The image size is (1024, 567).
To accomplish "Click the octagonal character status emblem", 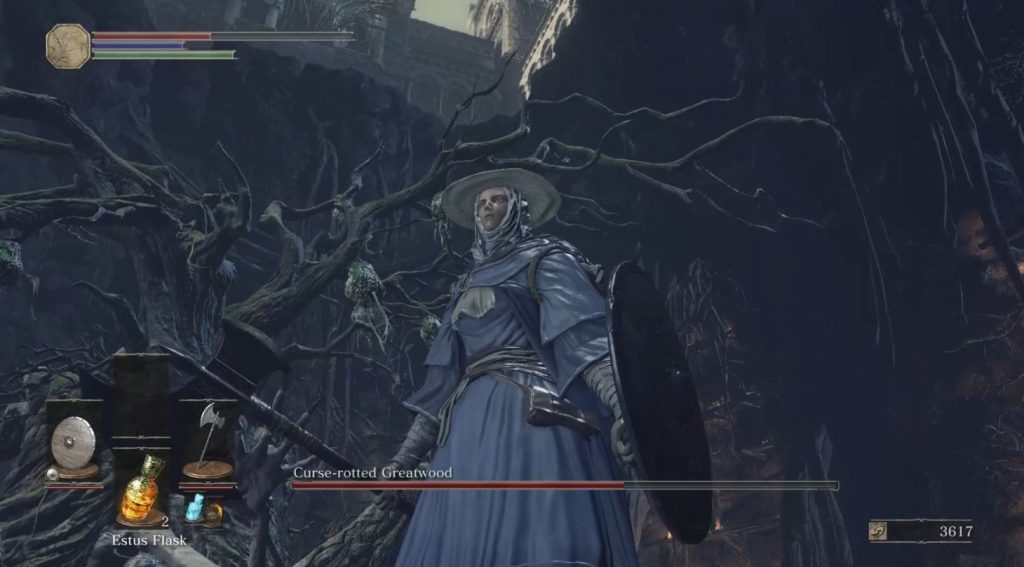I will point(68,47).
